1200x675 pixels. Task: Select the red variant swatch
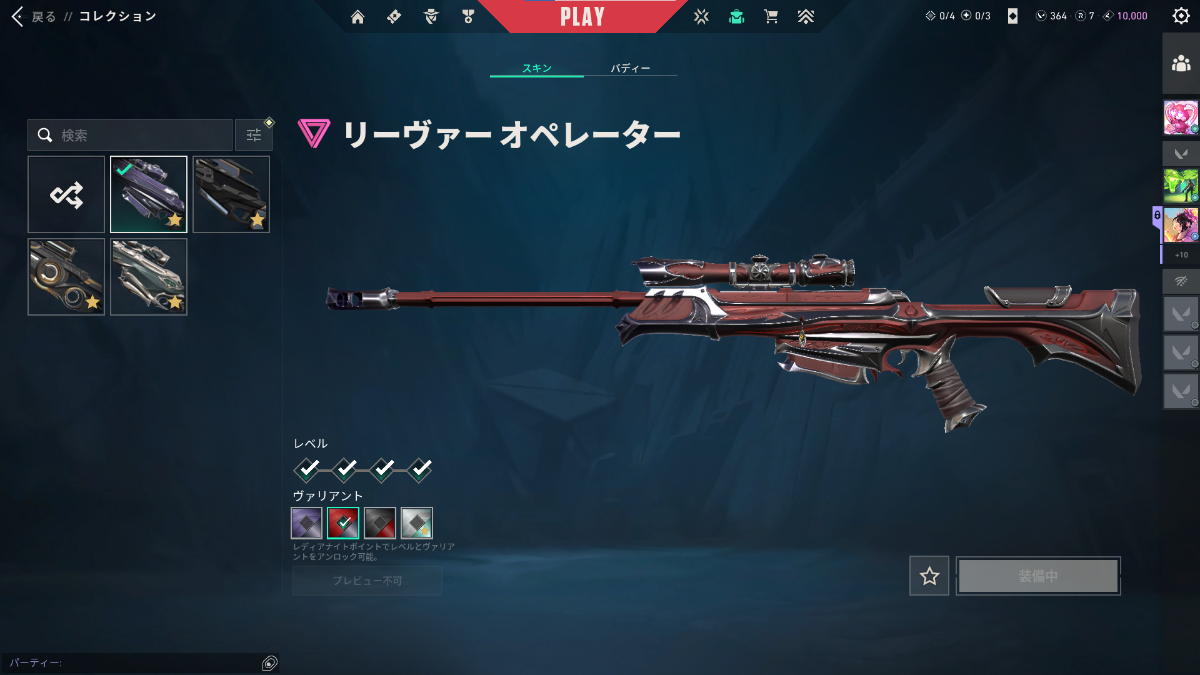(343, 522)
